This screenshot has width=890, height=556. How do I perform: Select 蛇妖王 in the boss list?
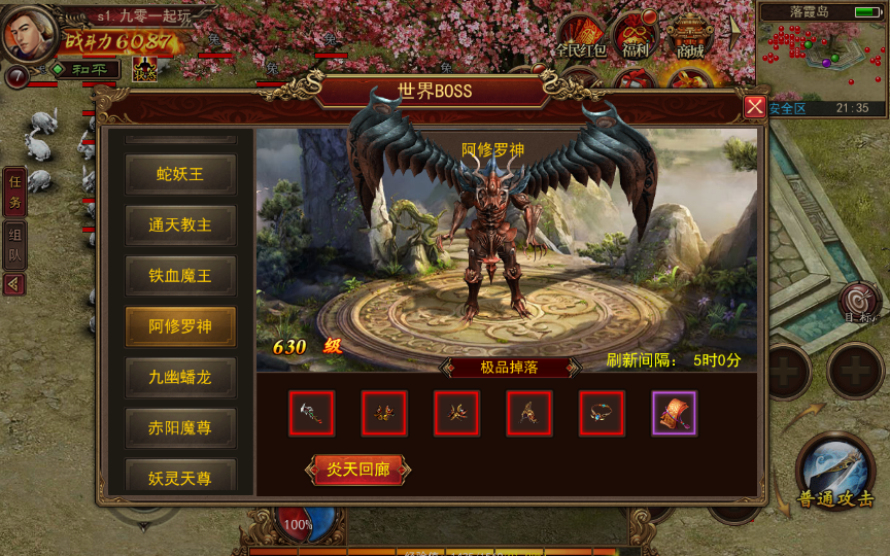181,174
